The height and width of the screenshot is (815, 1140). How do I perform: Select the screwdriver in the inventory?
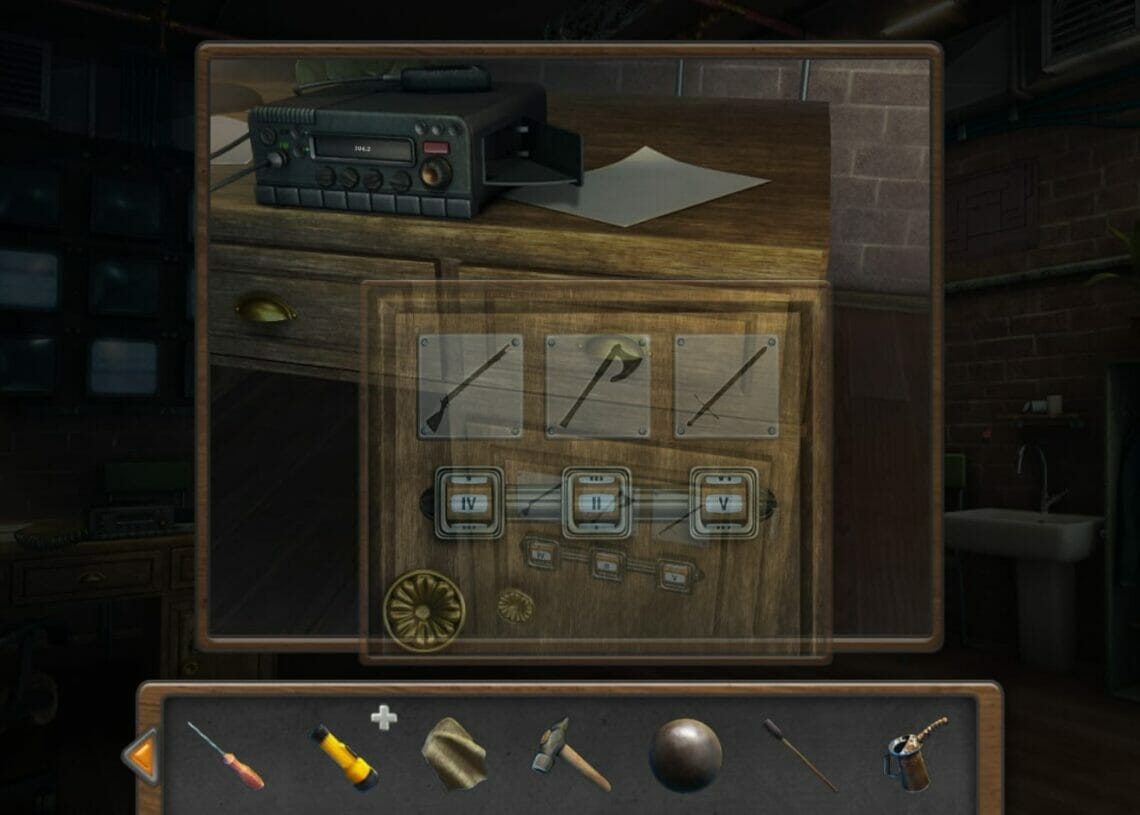coord(226,757)
